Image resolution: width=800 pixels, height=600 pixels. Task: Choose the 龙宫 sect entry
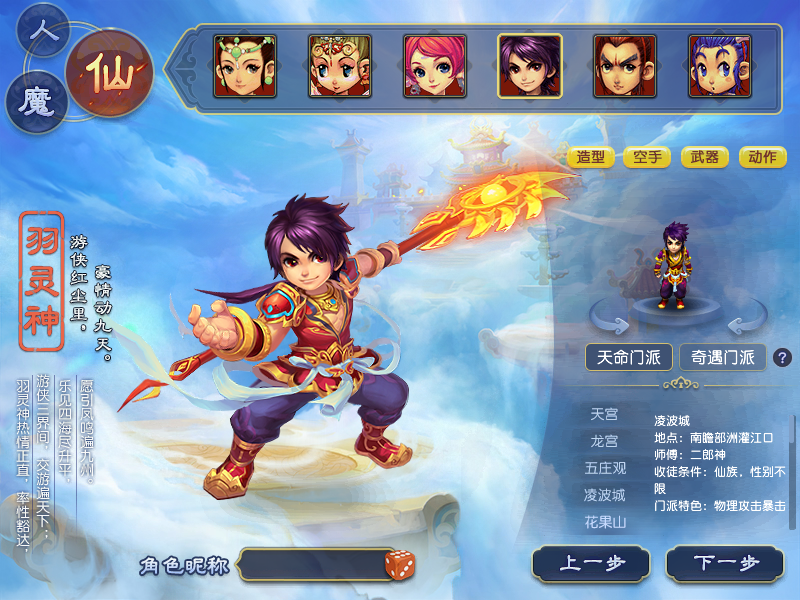click(604, 441)
